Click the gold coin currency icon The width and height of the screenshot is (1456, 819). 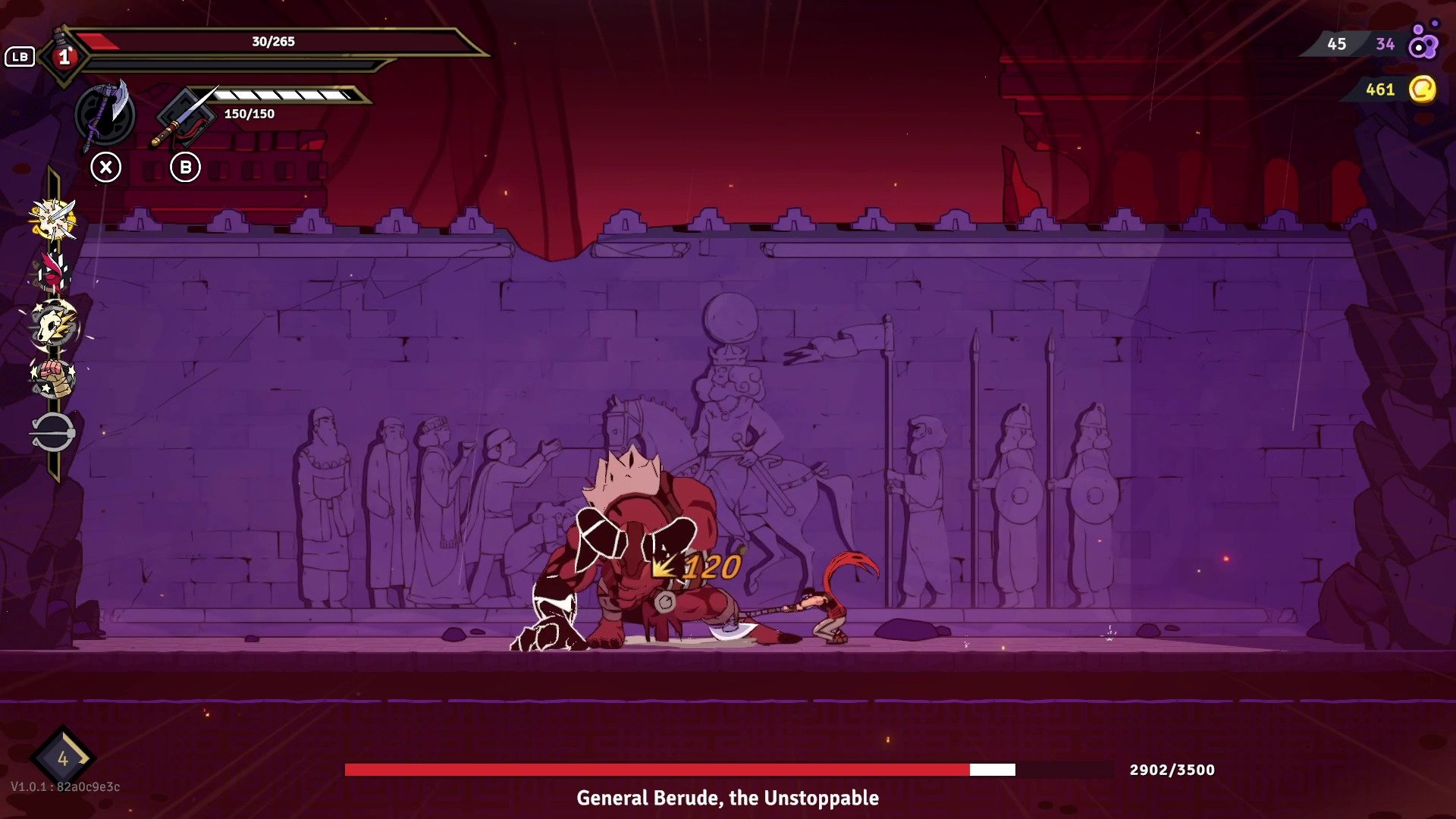[1422, 89]
